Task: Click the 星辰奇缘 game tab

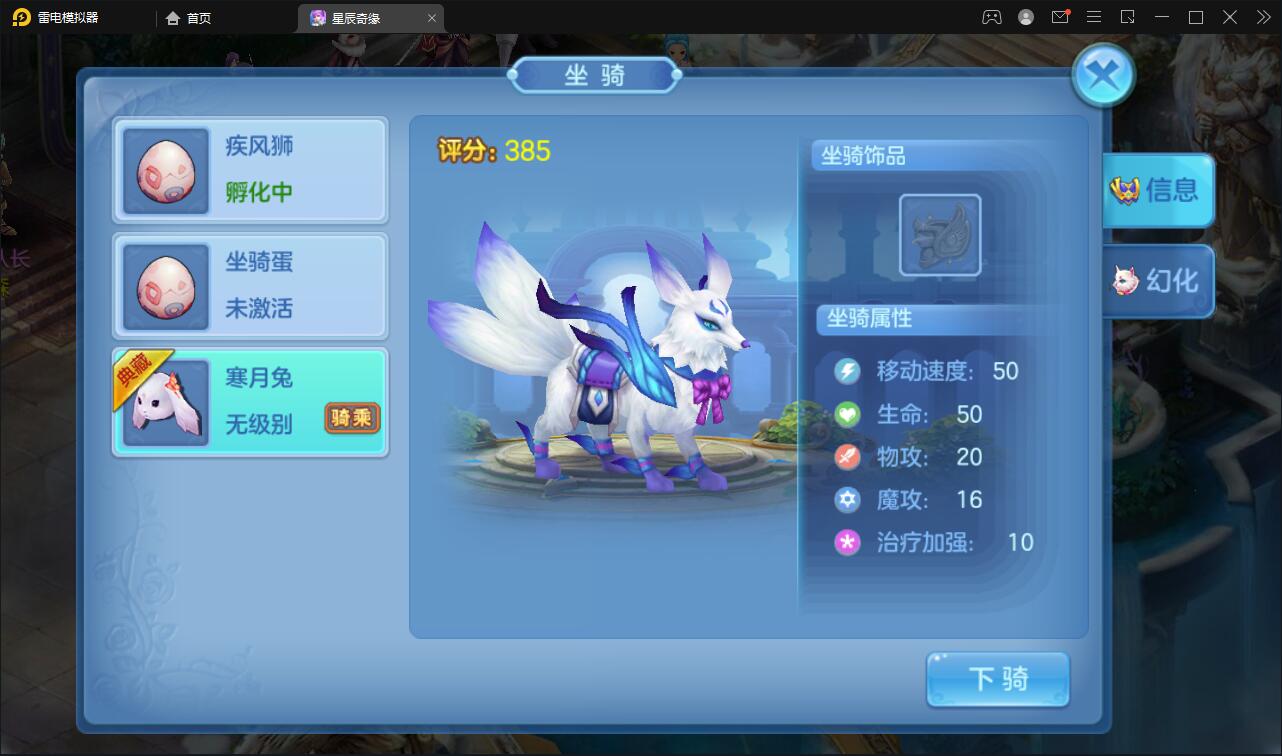Action: [359, 17]
